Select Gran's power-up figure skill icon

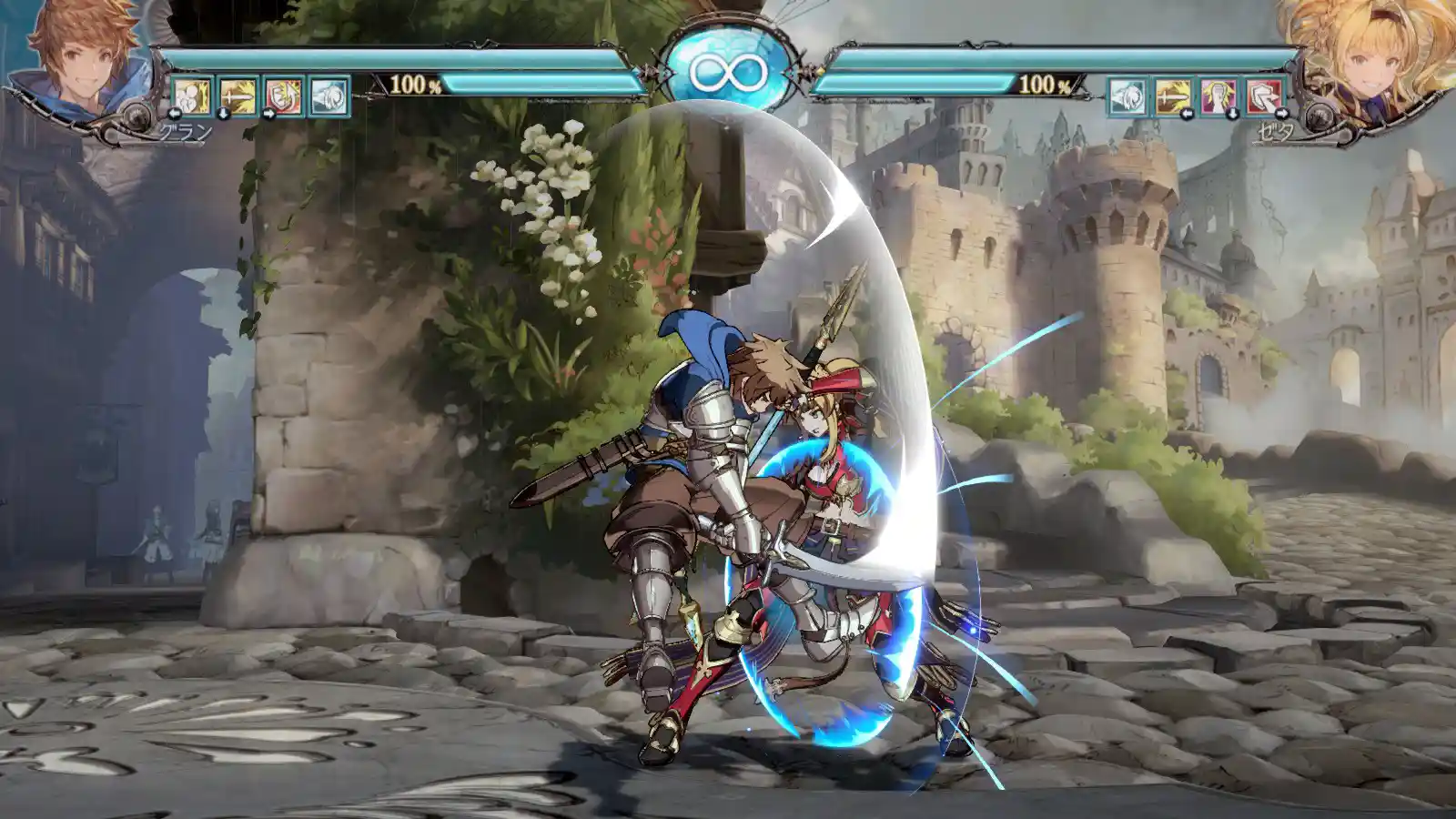[192, 96]
